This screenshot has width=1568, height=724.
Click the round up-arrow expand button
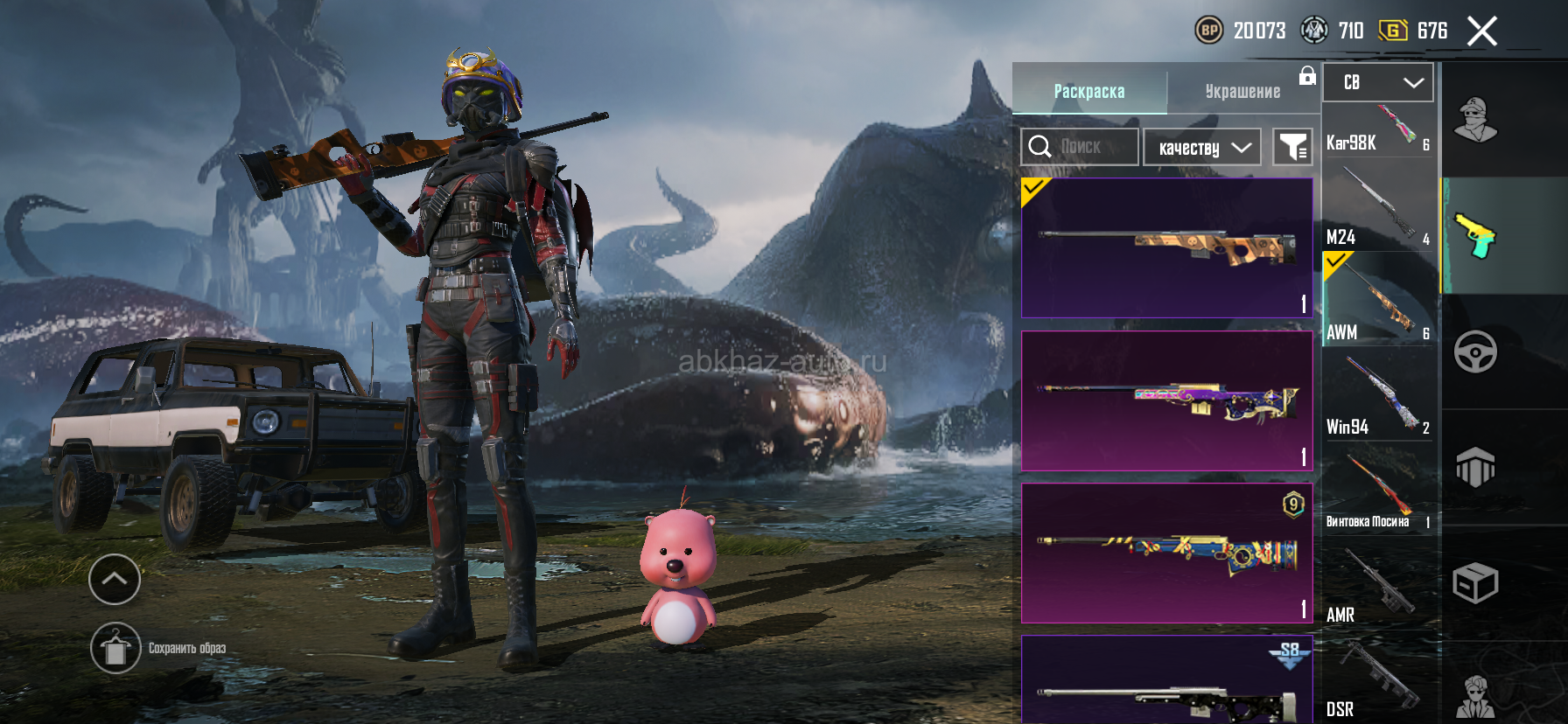115,579
